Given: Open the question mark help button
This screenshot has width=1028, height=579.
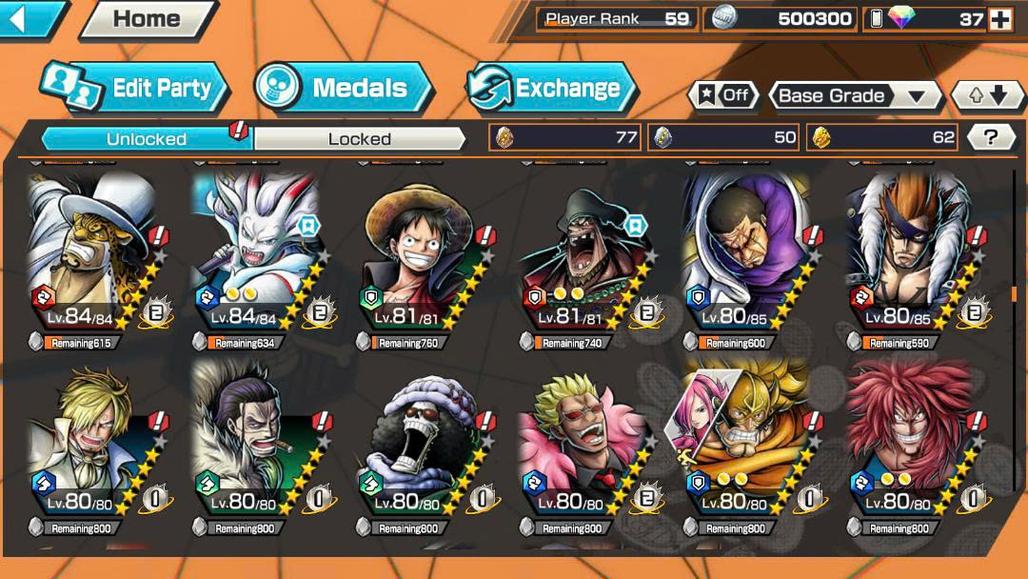Looking at the screenshot, I should click(991, 138).
